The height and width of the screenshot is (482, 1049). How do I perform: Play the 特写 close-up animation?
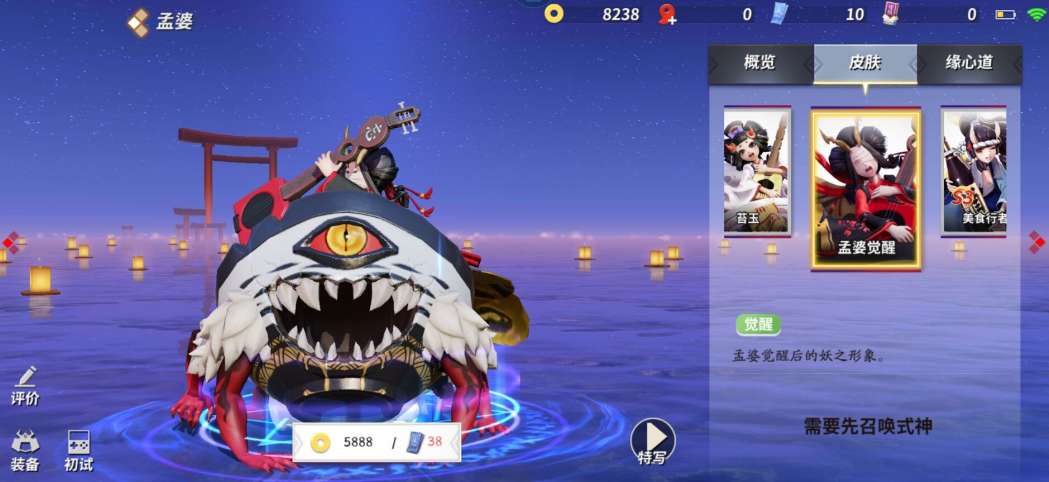tap(652, 441)
